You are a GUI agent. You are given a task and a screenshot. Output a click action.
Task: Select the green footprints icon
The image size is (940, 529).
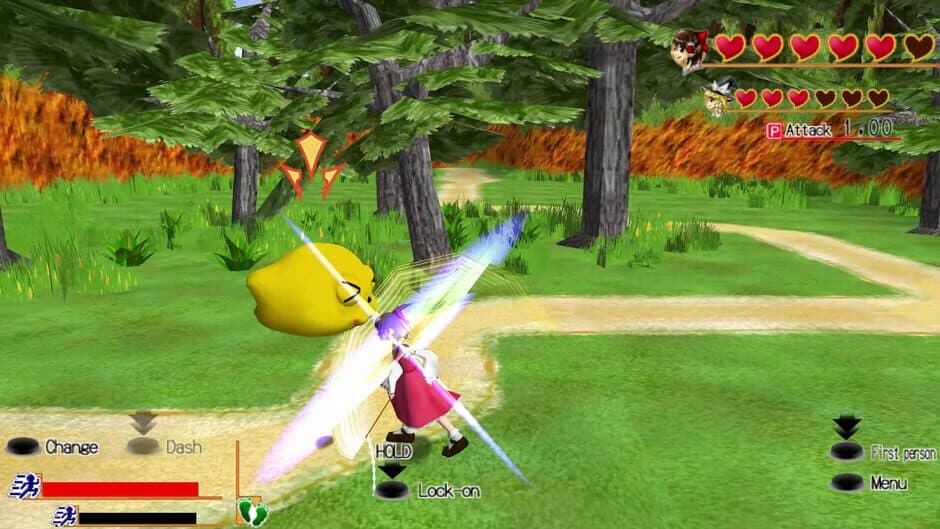(251, 512)
